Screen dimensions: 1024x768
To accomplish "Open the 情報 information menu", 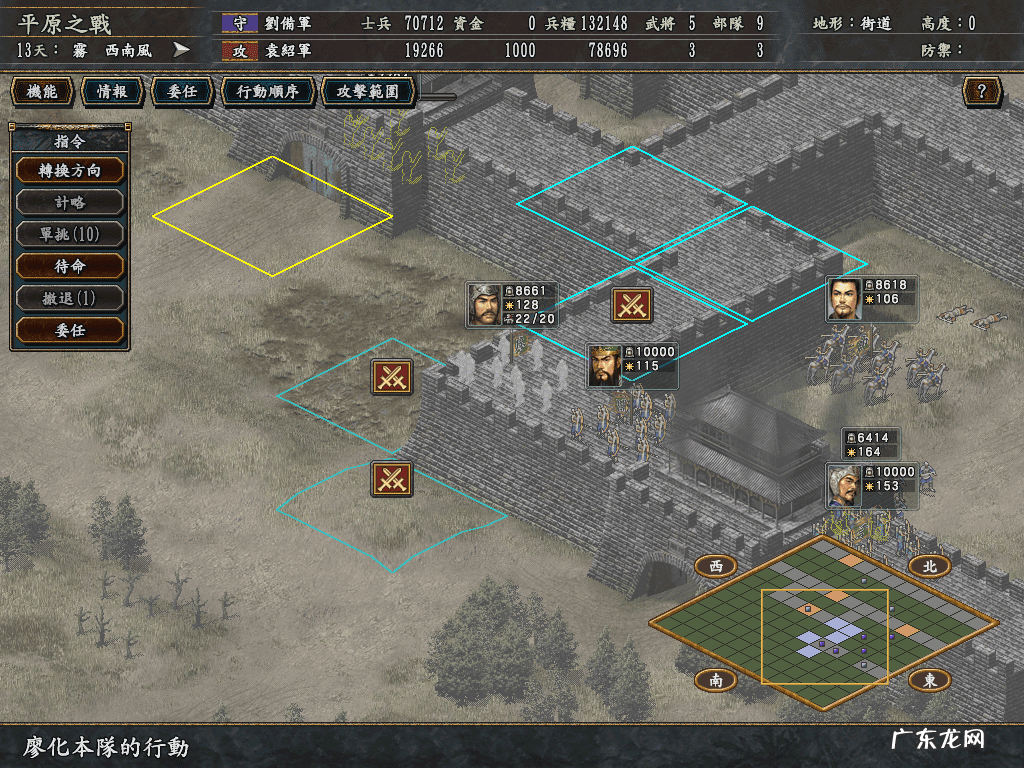I will [112, 92].
